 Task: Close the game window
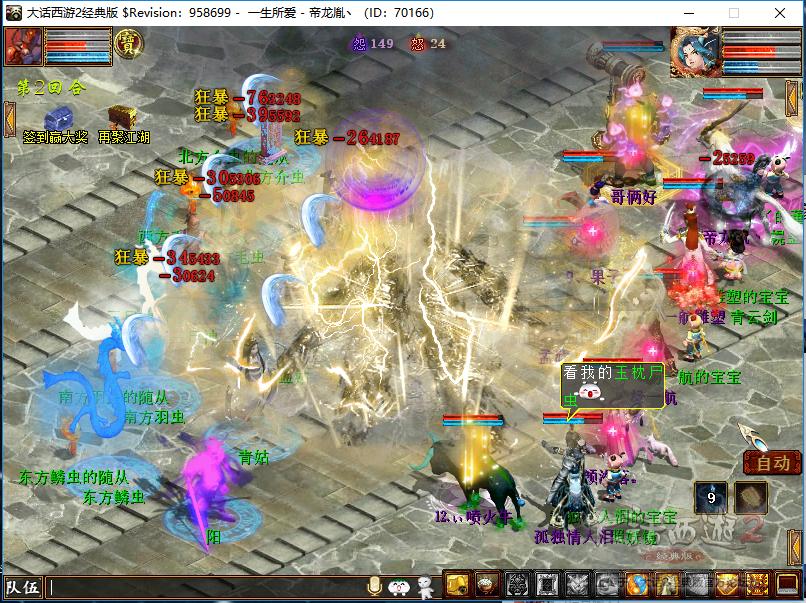pyautogui.click(x=780, y=13)
